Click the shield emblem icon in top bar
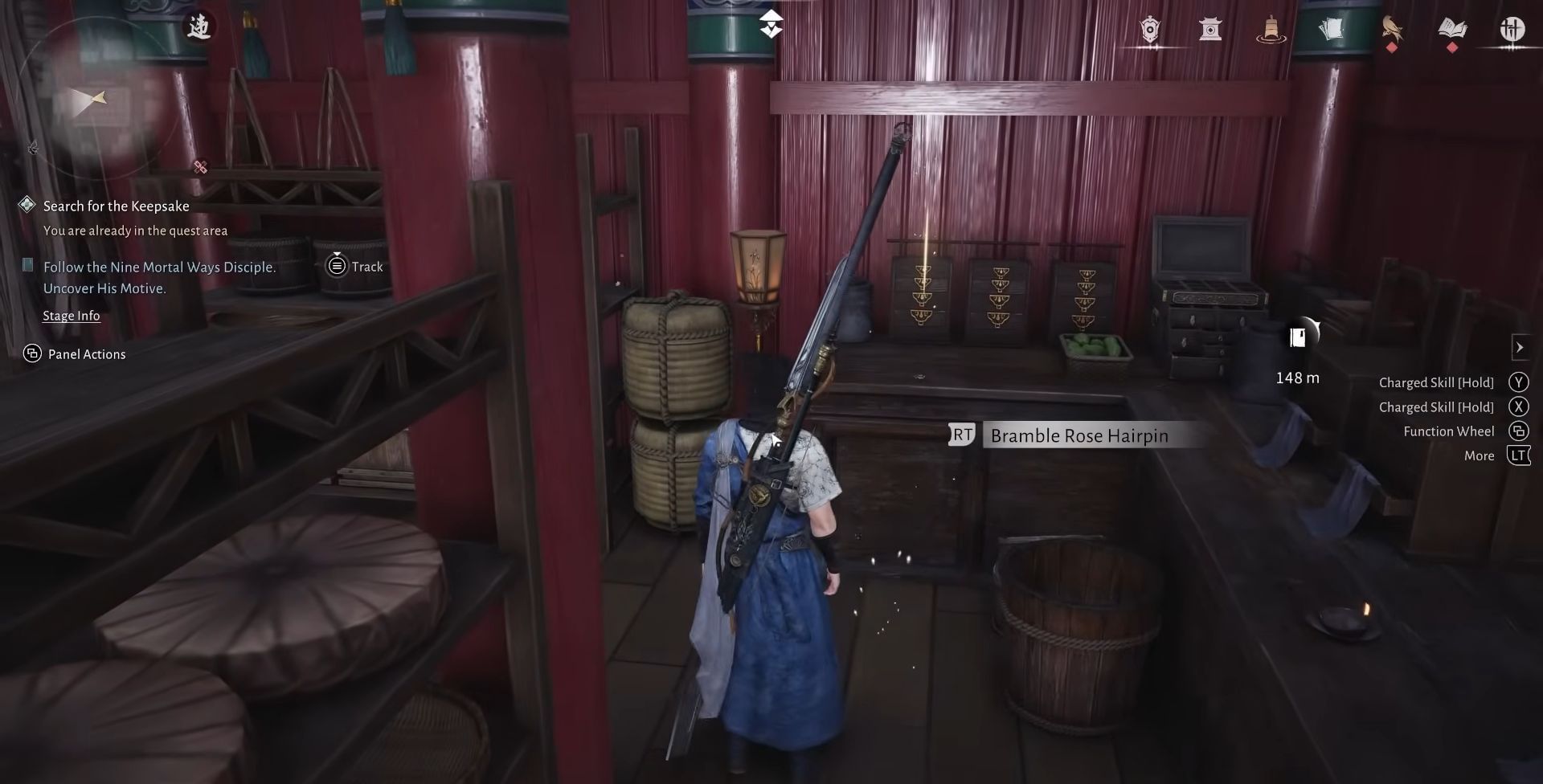 coord(1149,31)
